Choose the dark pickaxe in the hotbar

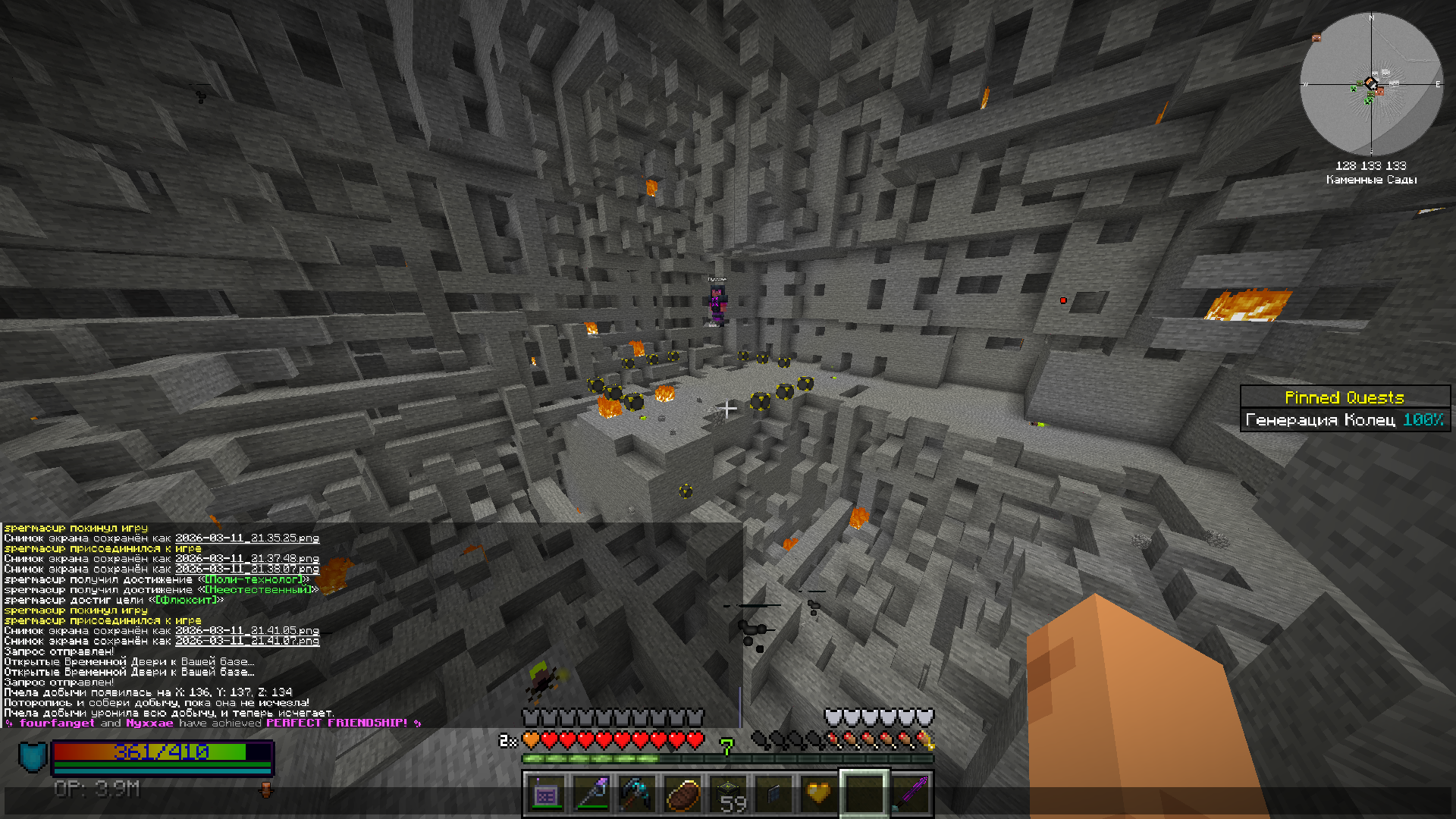pos(637,795)
